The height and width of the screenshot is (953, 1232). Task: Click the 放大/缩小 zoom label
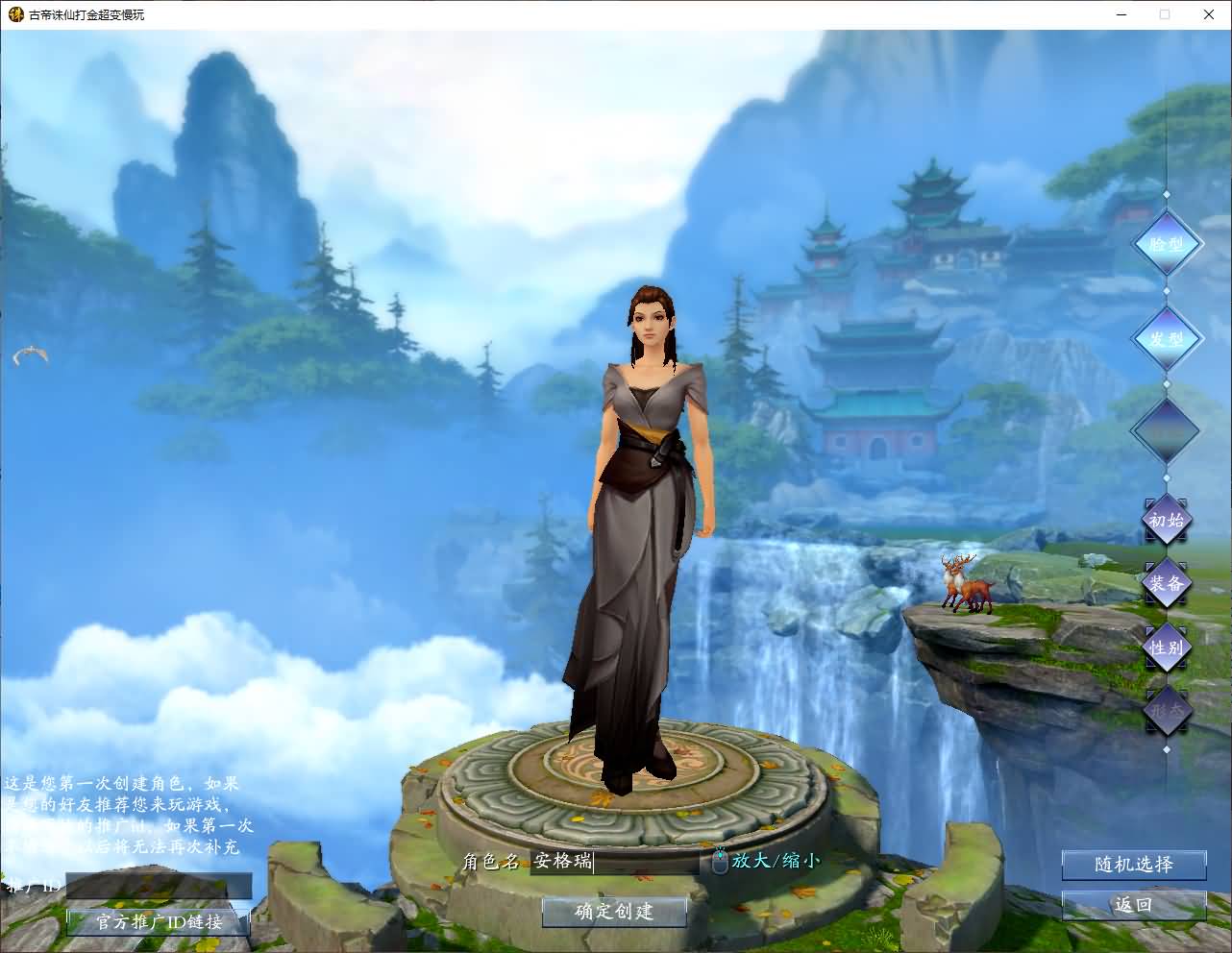pos(774,861)
